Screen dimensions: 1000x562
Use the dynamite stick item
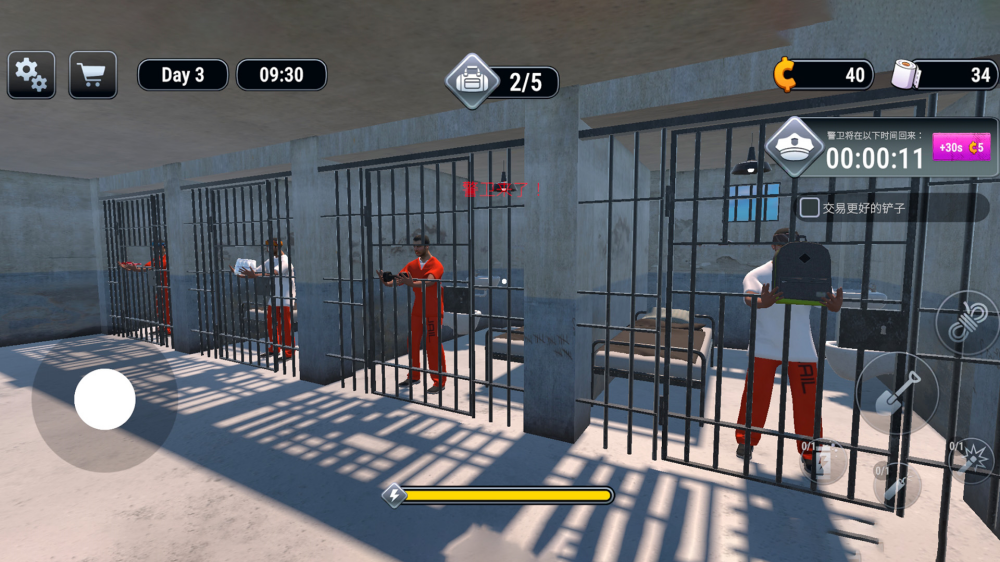click(x=896, y=487)
